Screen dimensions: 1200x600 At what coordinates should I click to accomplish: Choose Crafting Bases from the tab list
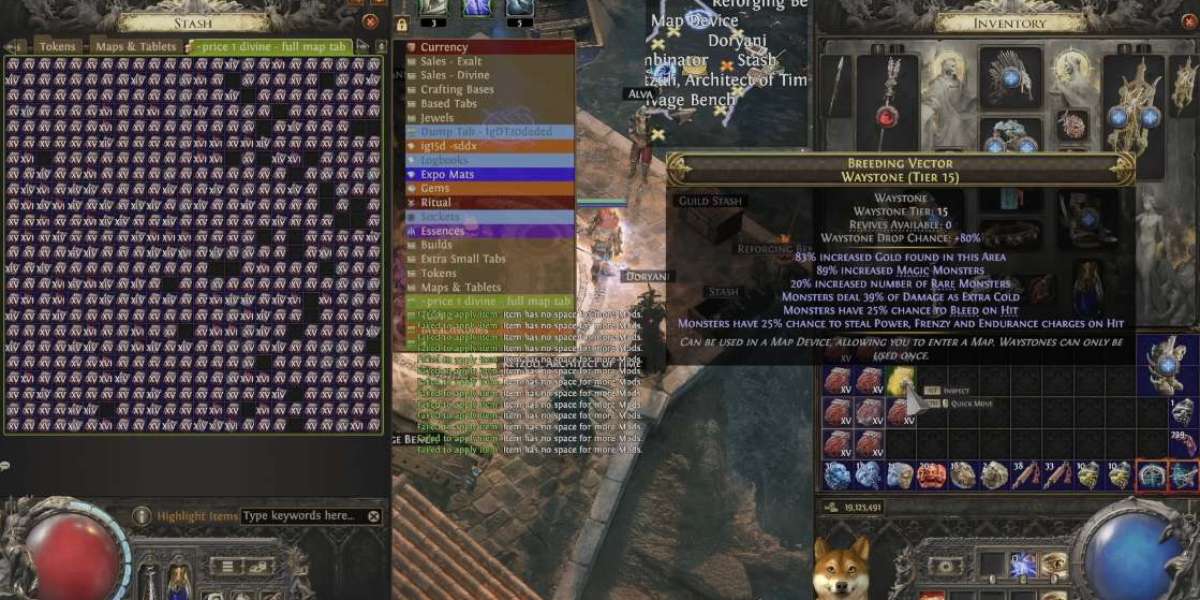click(x=456, y=89)
